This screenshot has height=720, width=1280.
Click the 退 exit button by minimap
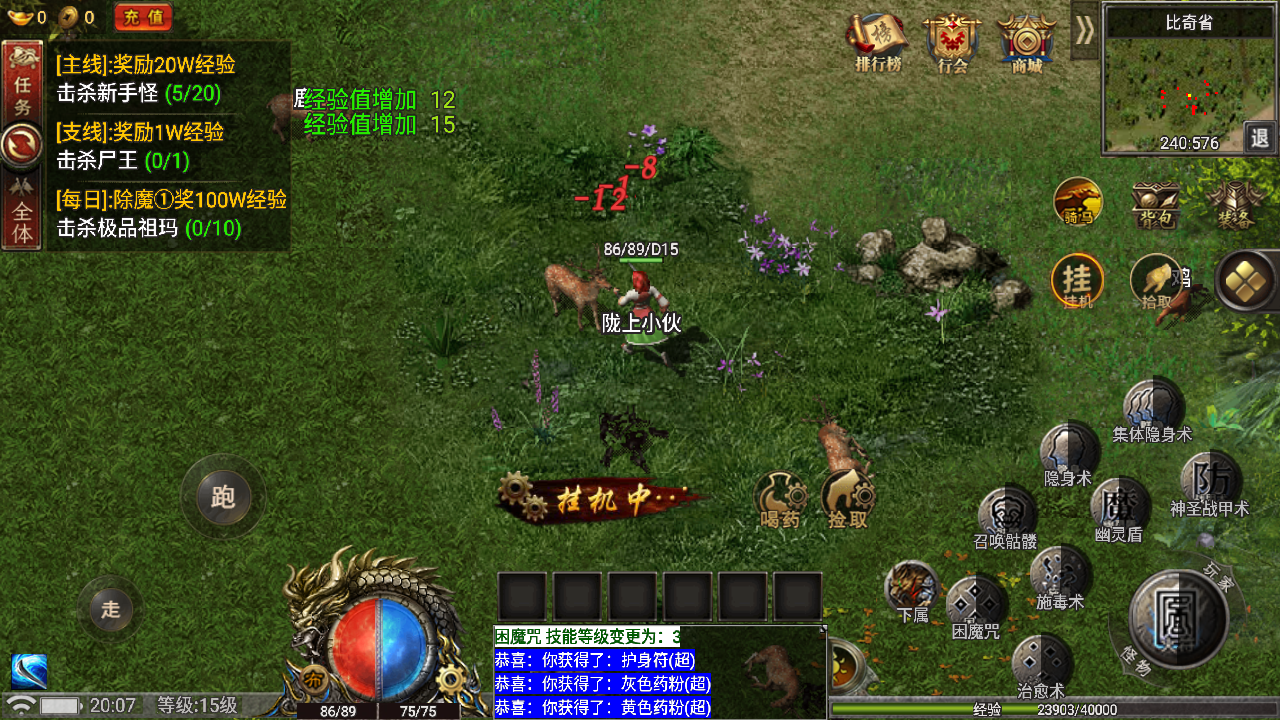pos(1261,137)
